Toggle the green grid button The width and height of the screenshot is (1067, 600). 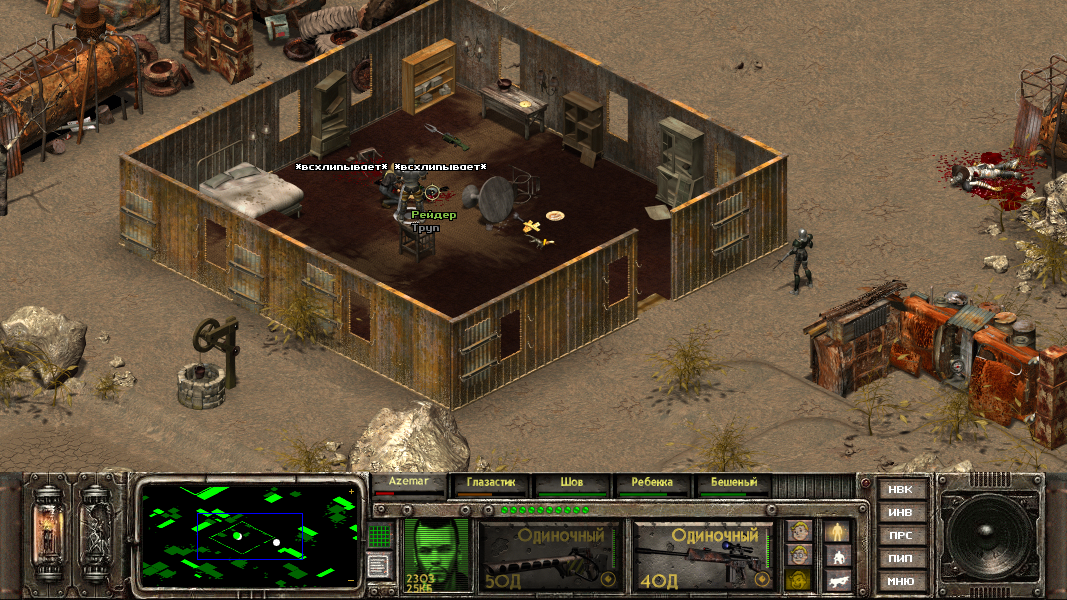coord(380,536)
